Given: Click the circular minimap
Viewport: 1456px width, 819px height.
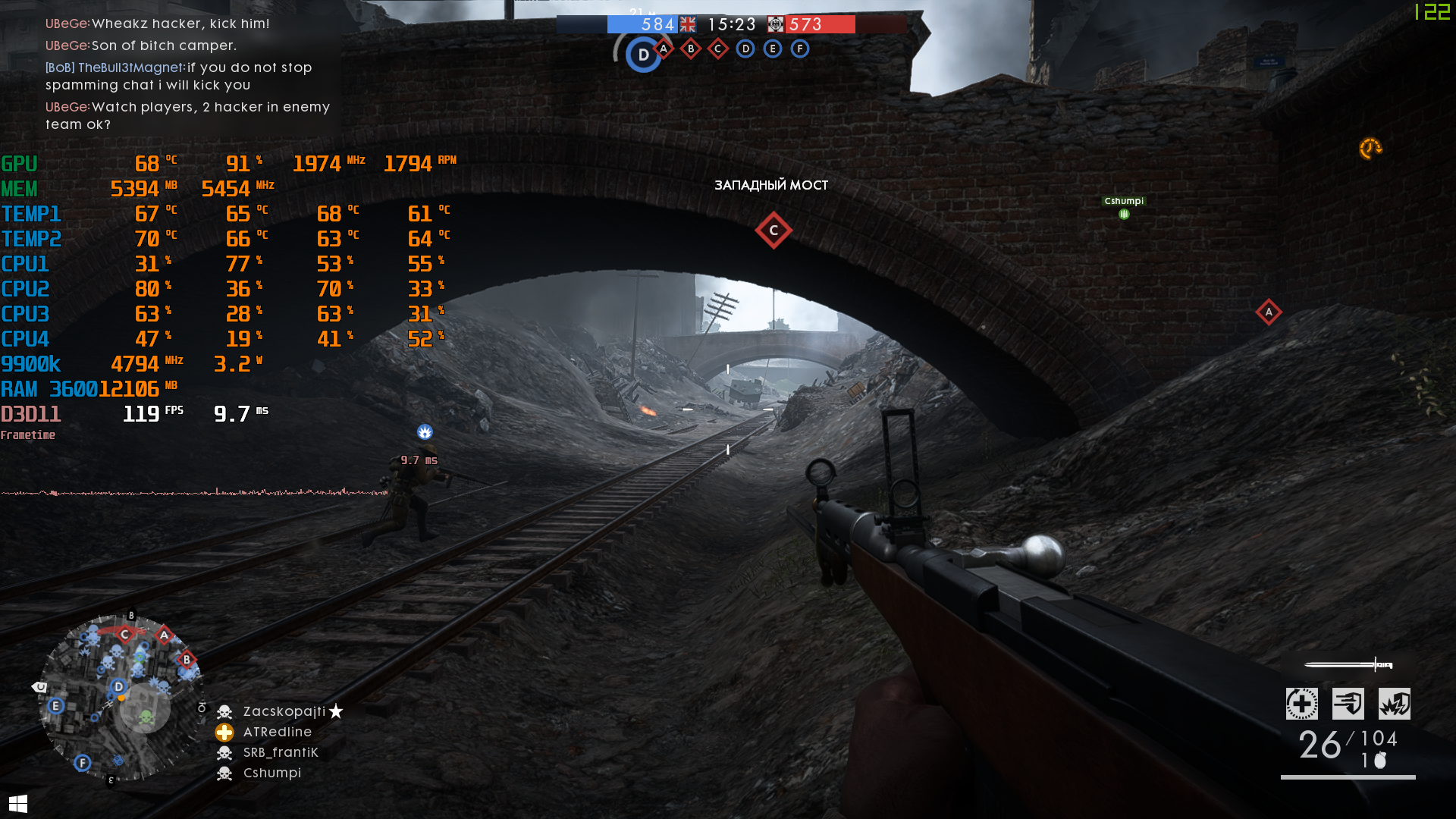Looking at the screenshot, I should [121, 698].
